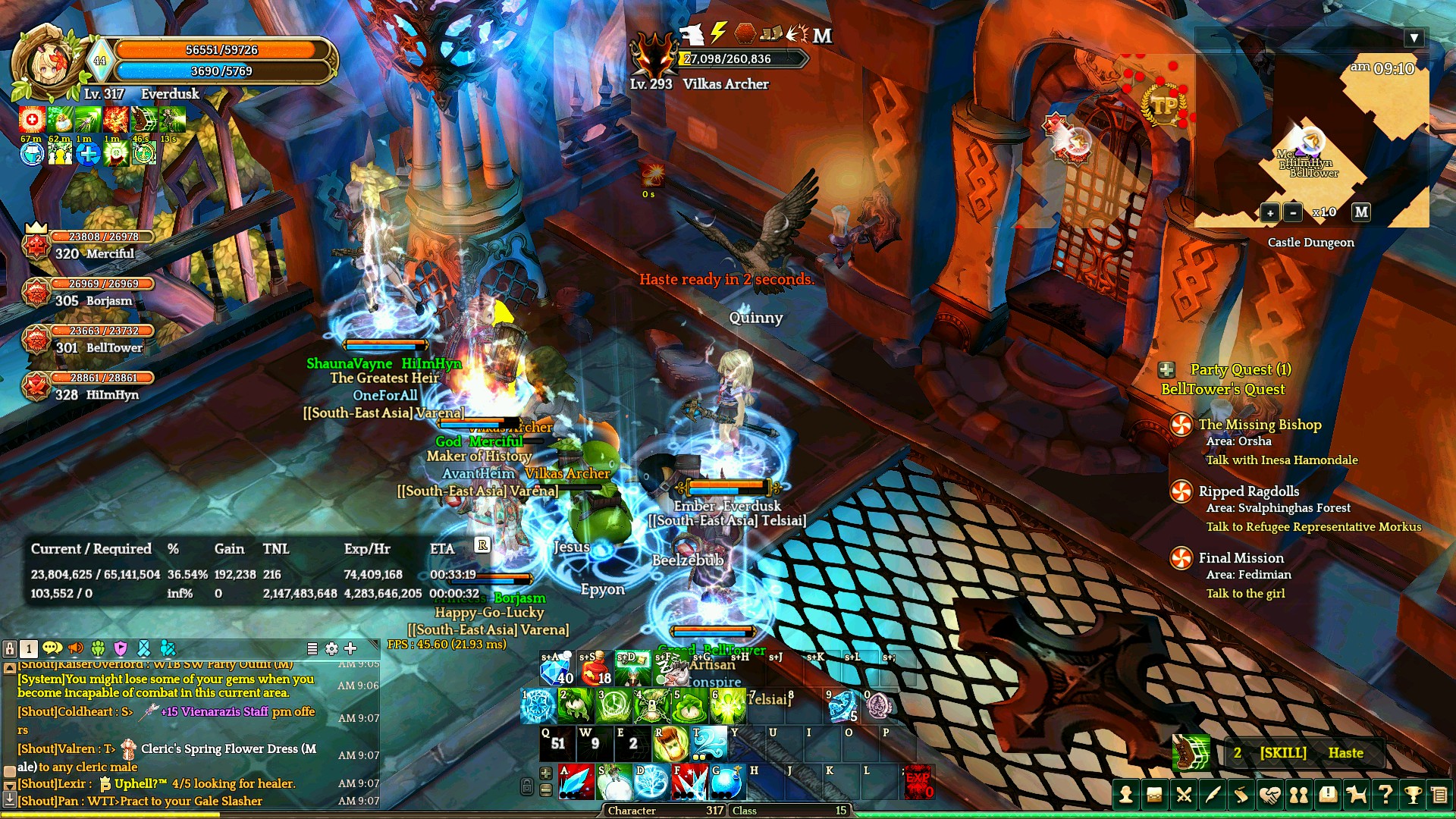Switch to the shout megaphone chat filter
This screenshot has height=819, width=1456.
pos(75,648)
